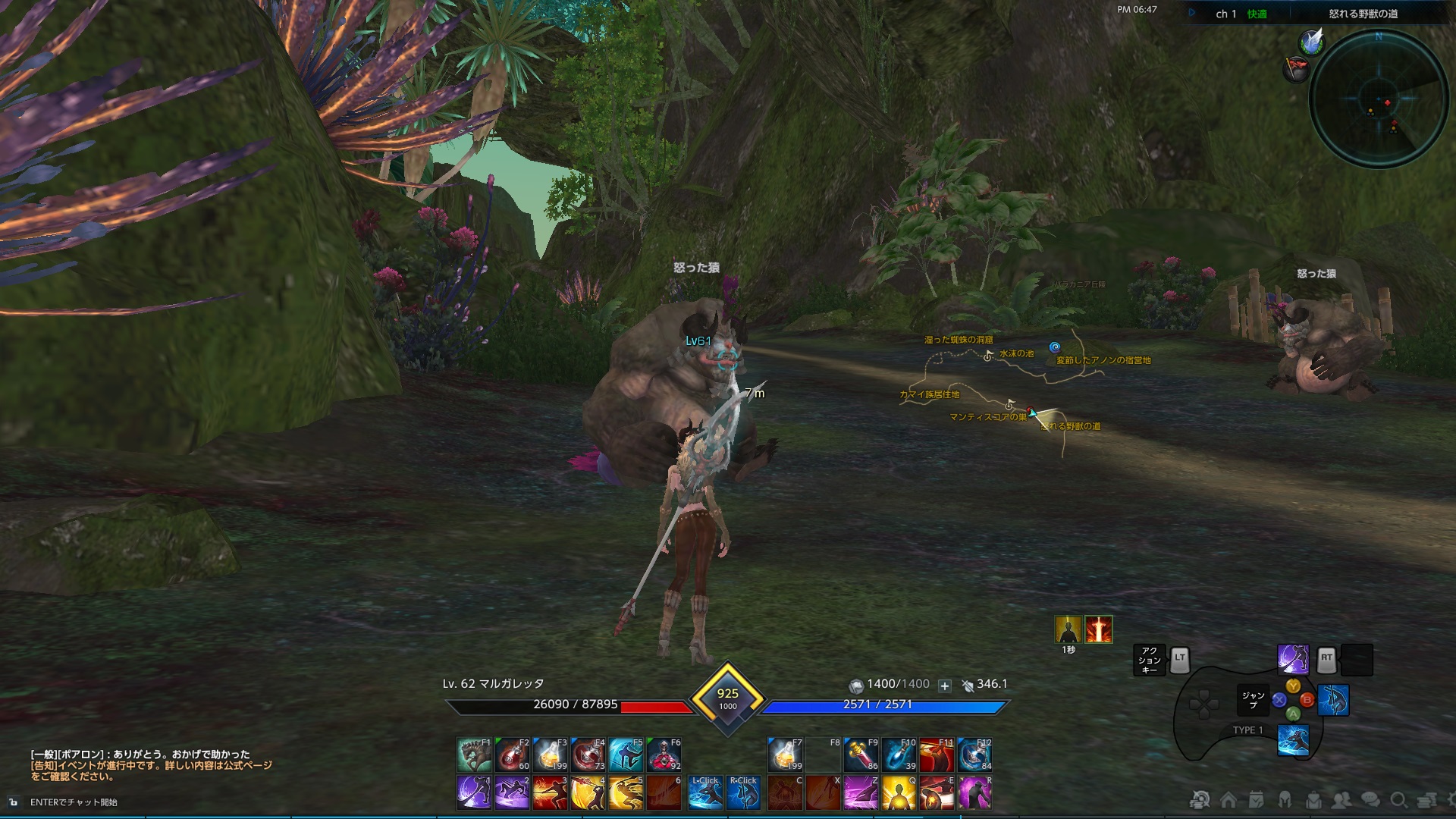Click the magnifying glass search icon
Viewport: 1456px width, 819px height.
click(1398, 800)
